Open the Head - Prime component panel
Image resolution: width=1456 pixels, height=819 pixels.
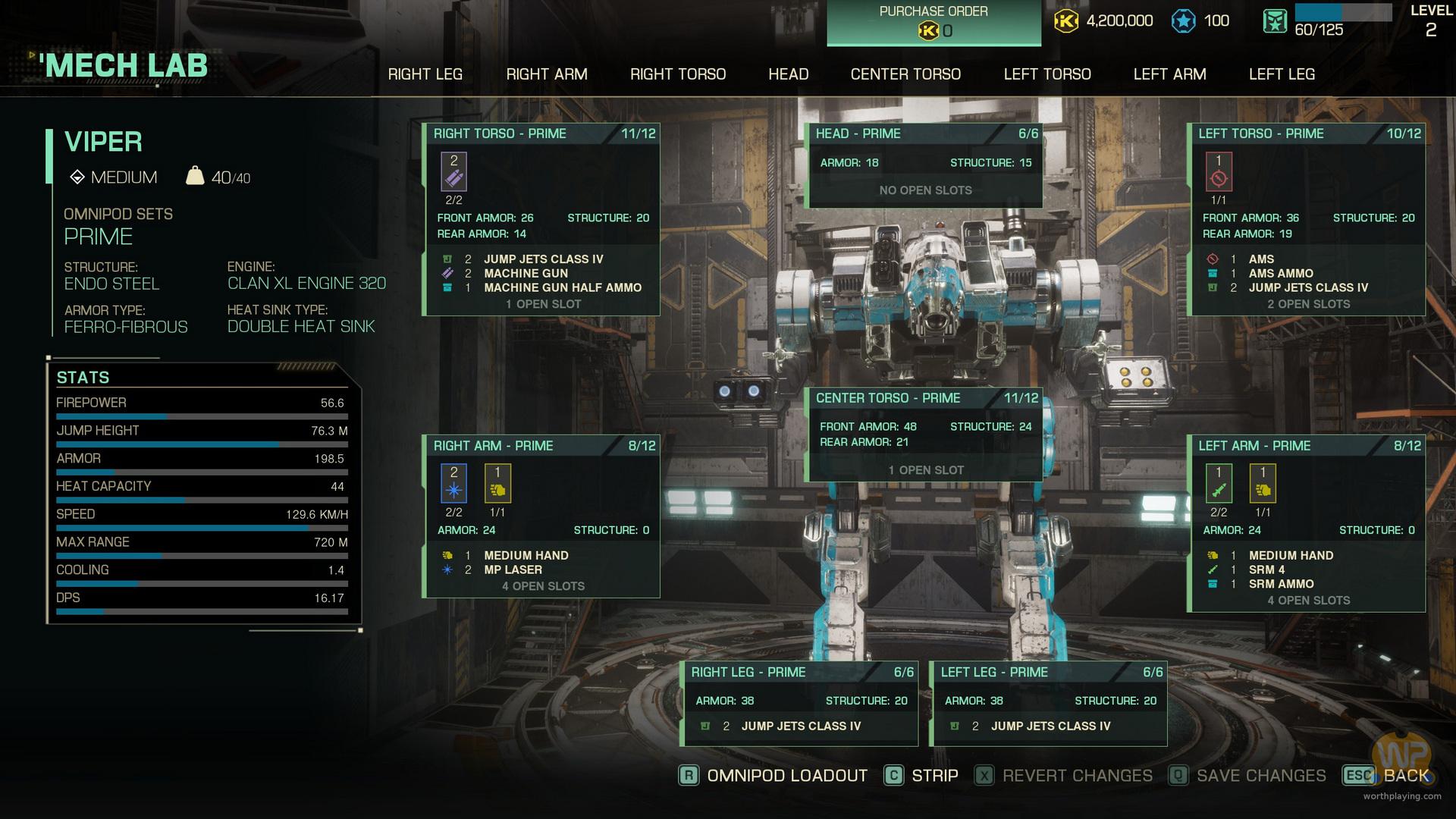(x=924, y=134)
